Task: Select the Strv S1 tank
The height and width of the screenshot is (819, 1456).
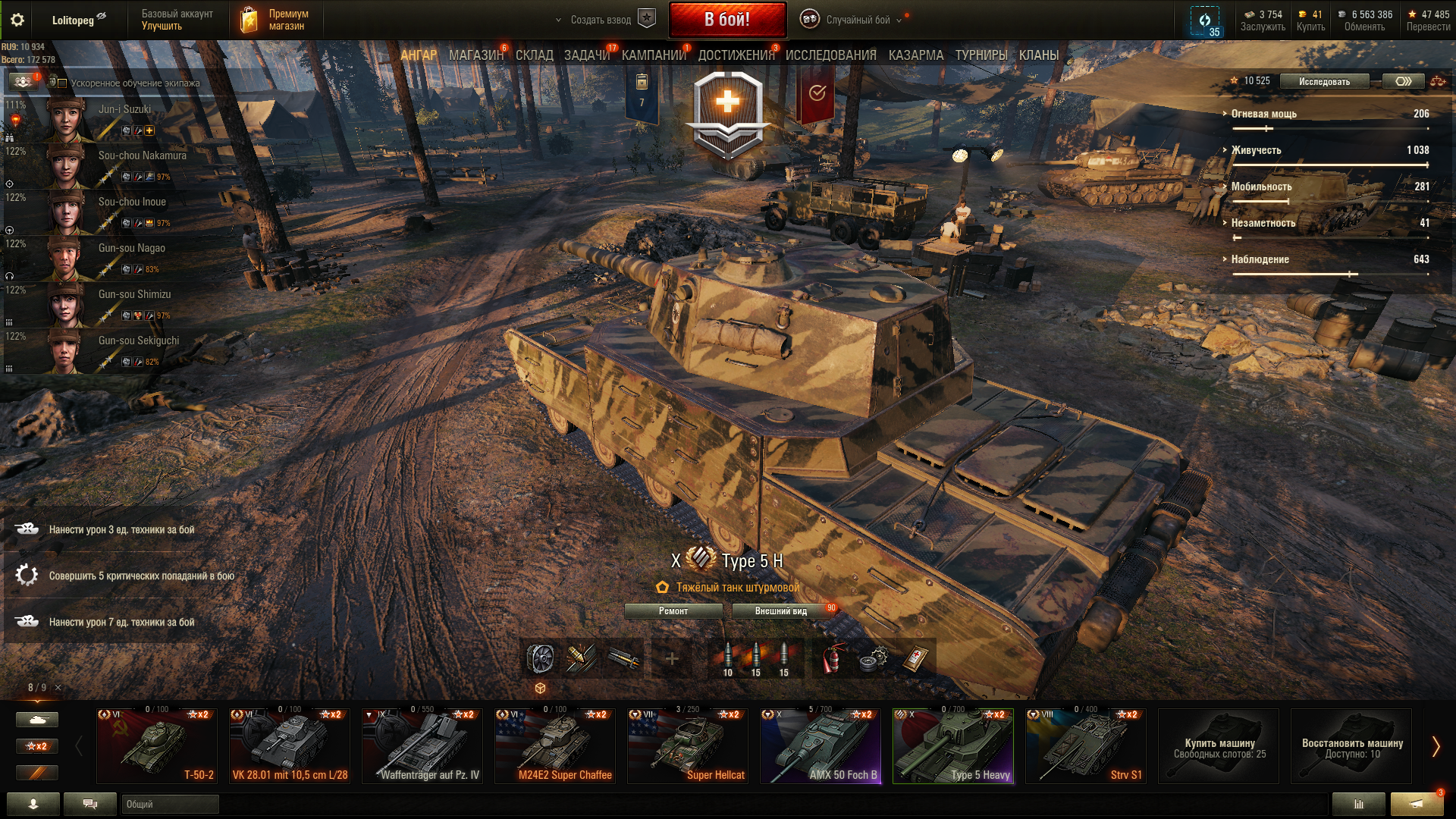Action: point(1085,746)
